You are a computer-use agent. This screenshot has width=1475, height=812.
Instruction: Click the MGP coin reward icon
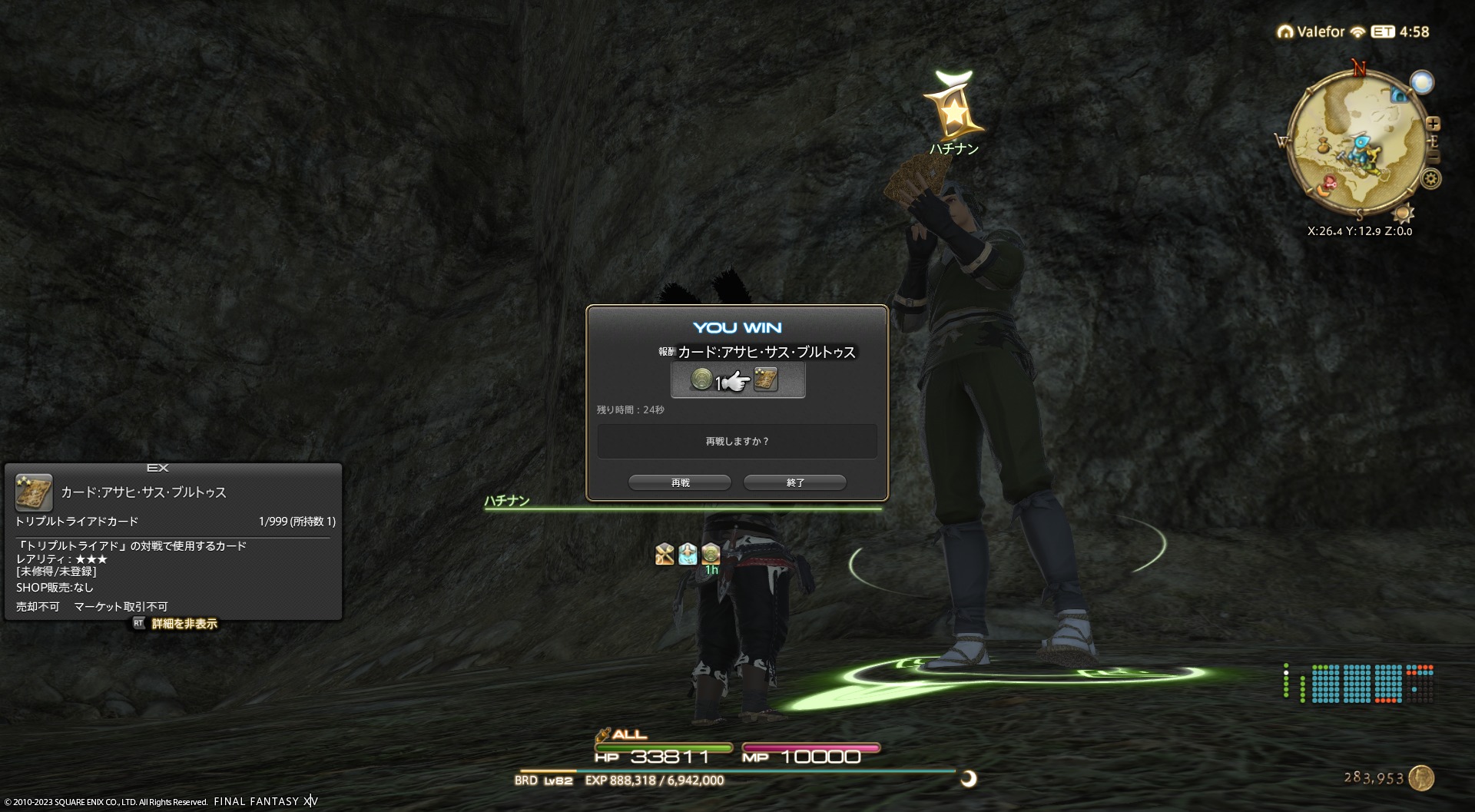pyautogui.click(x=701, y=379)
